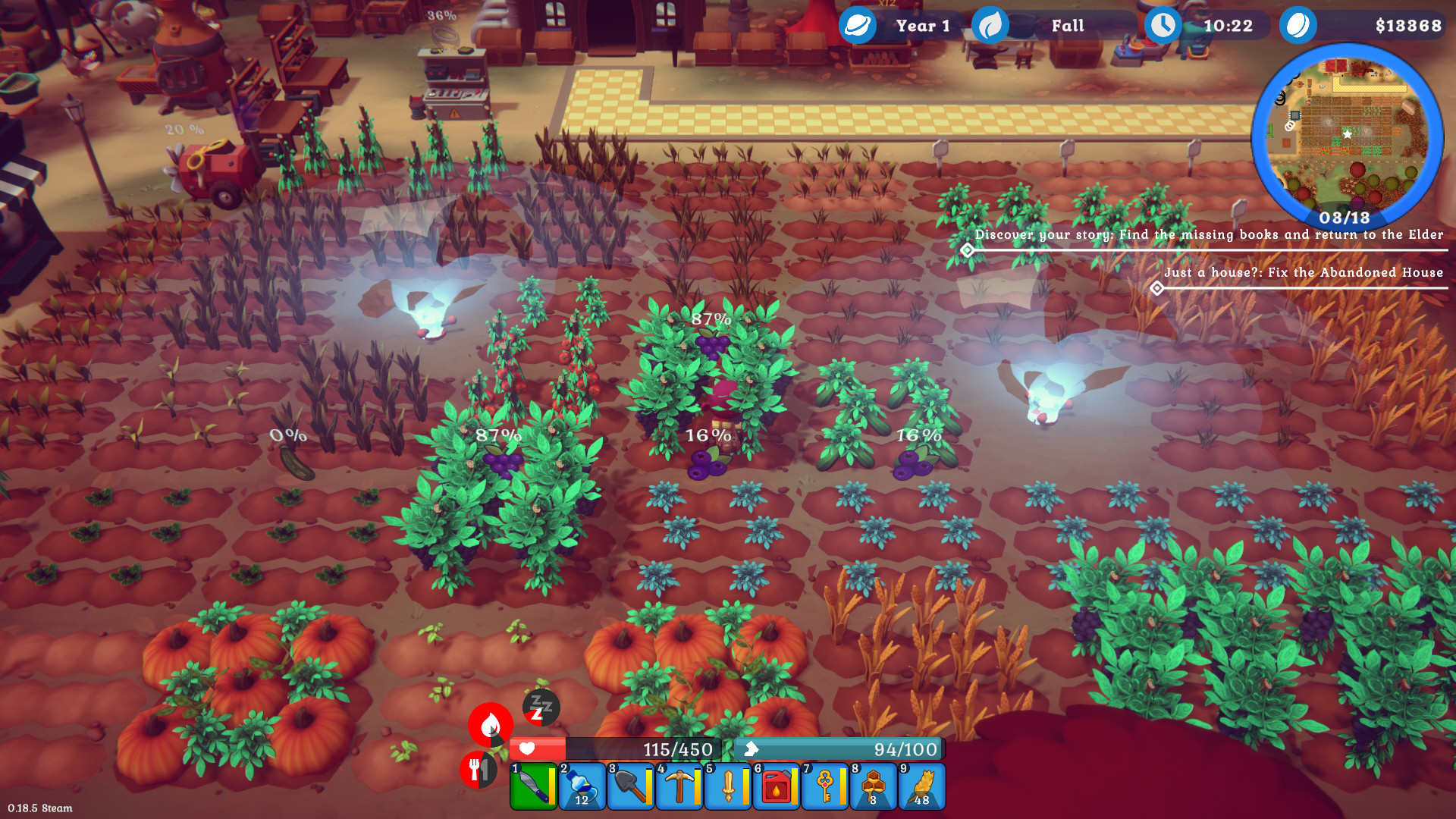Expand the 'Discover your story' quest marker
Screen dimensions: 1456x819
966,250
